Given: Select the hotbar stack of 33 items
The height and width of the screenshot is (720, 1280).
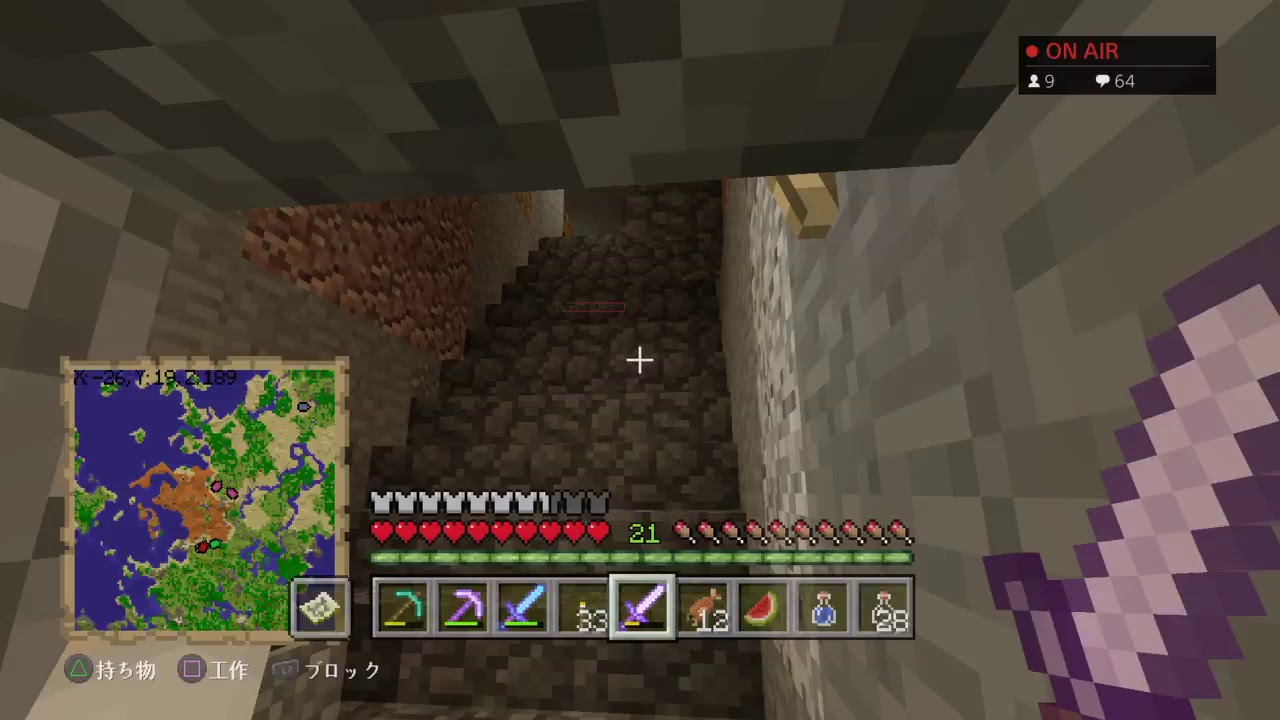Looking at the screenshot, I should click(x=583, y=607).
